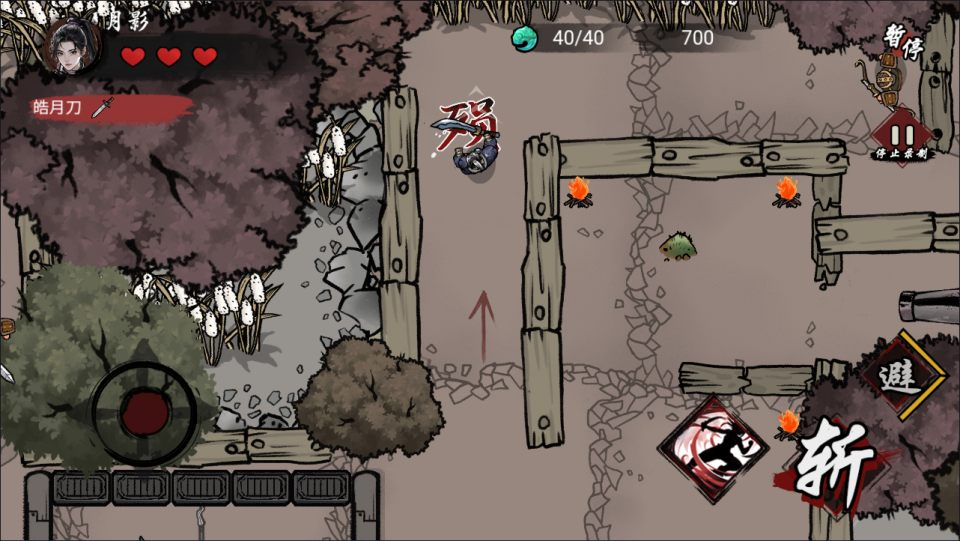Pause the game with the red diamond button
The height and width of the screenshot is (541, 960).
(901, 135)
